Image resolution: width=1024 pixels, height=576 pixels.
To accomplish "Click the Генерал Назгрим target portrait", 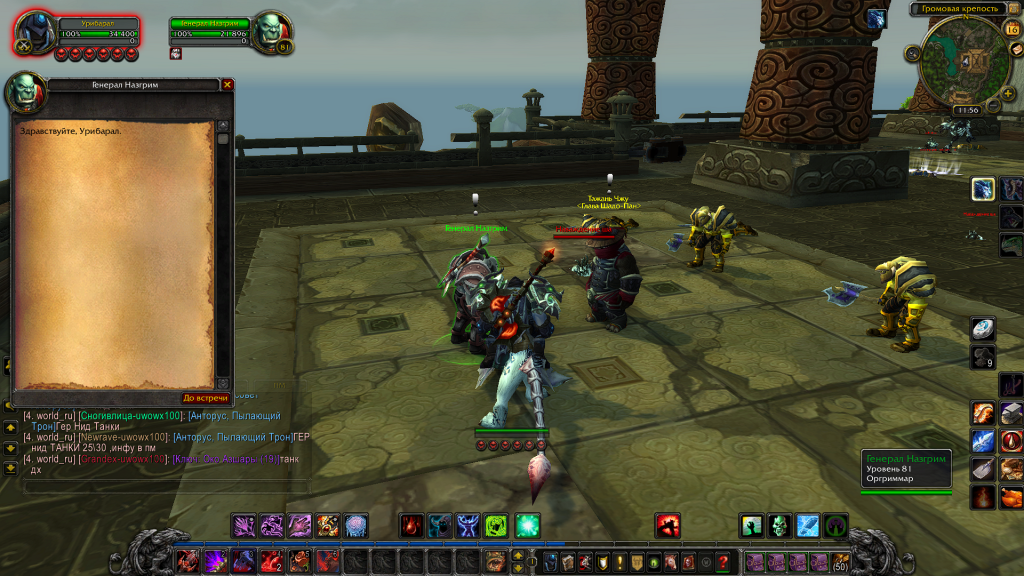I will tap(269, 30).
